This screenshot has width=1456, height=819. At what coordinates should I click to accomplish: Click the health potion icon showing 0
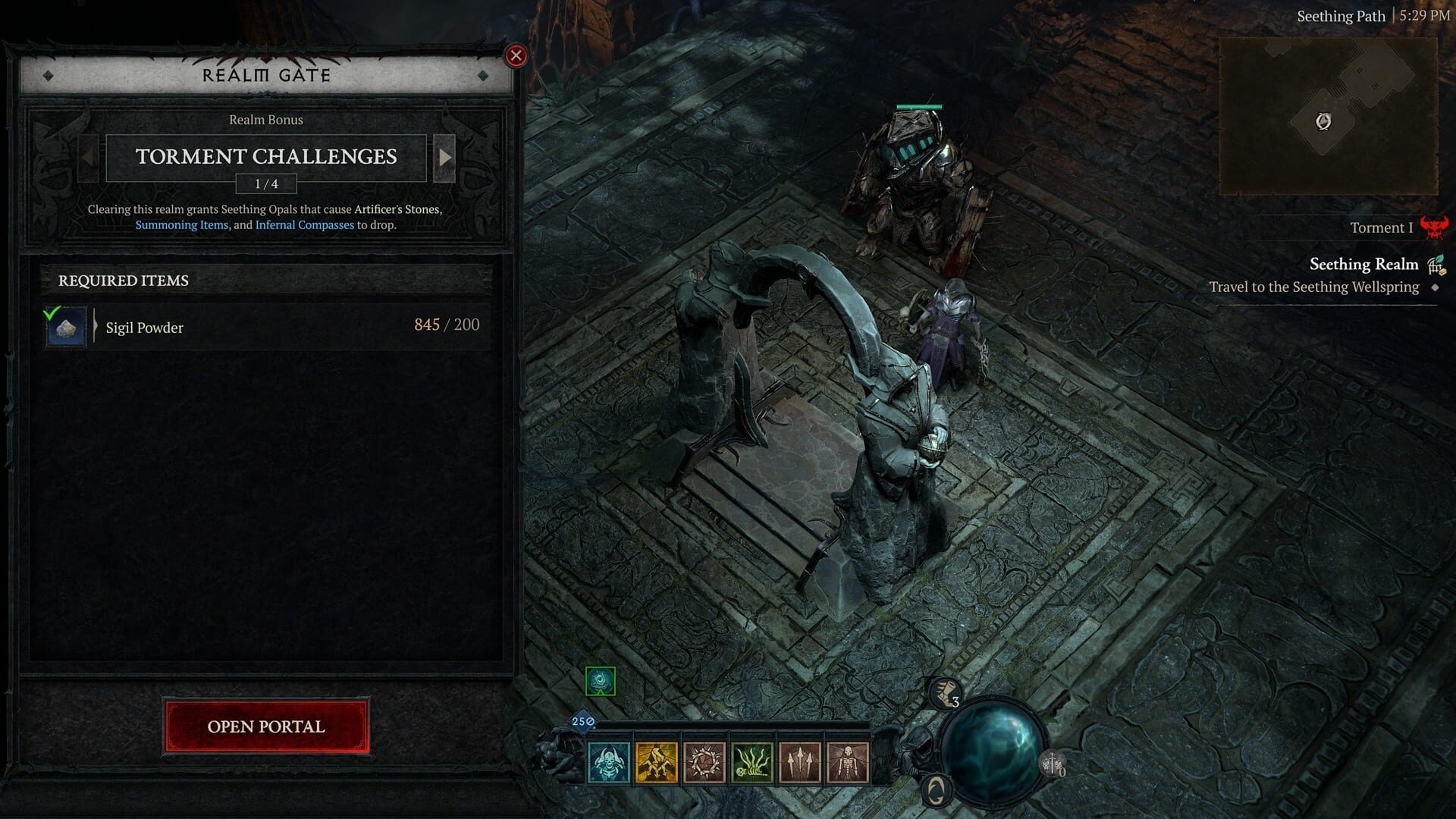[1052, 764]
